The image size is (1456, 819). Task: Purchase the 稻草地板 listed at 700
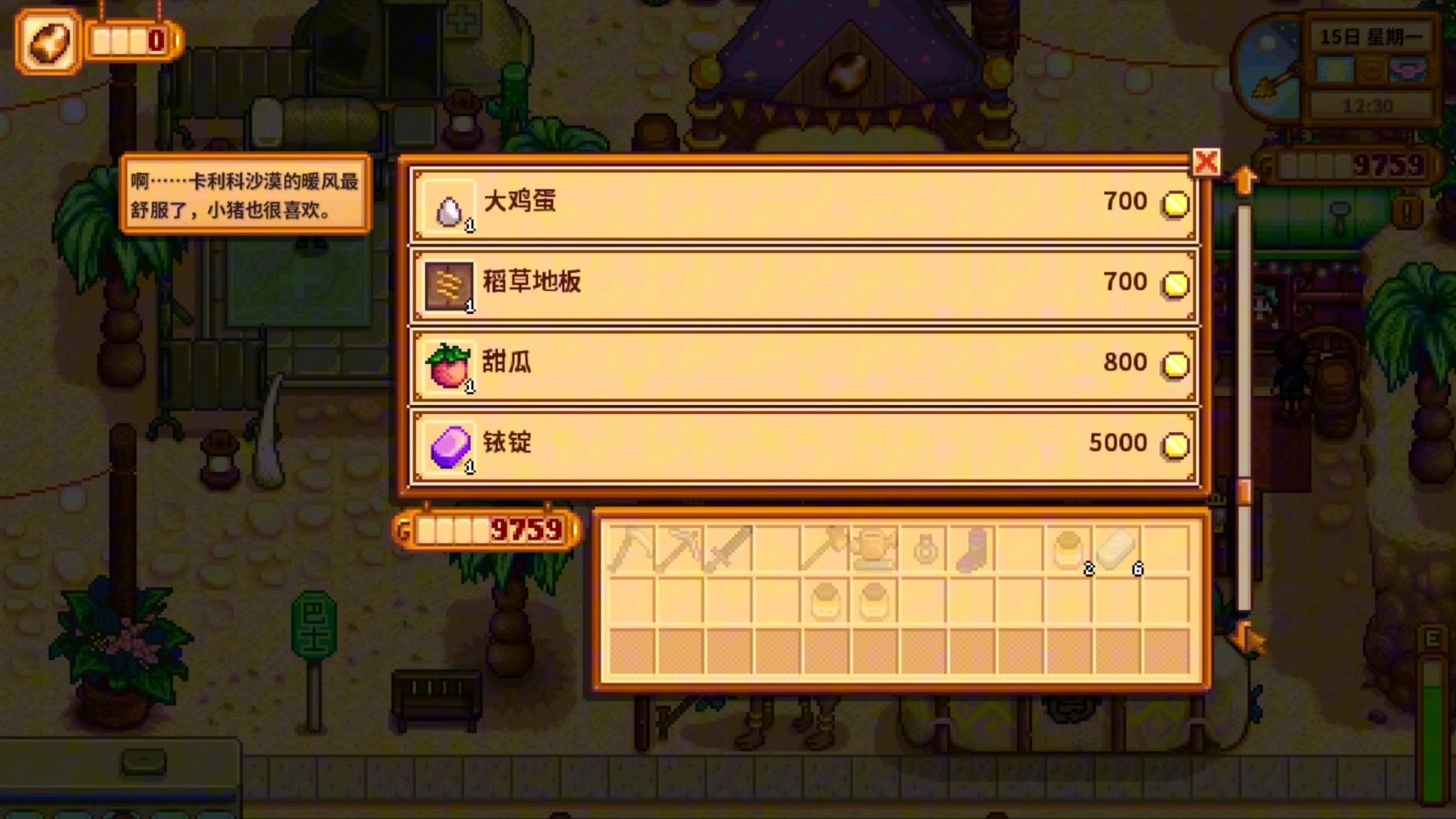pos(801,282)
